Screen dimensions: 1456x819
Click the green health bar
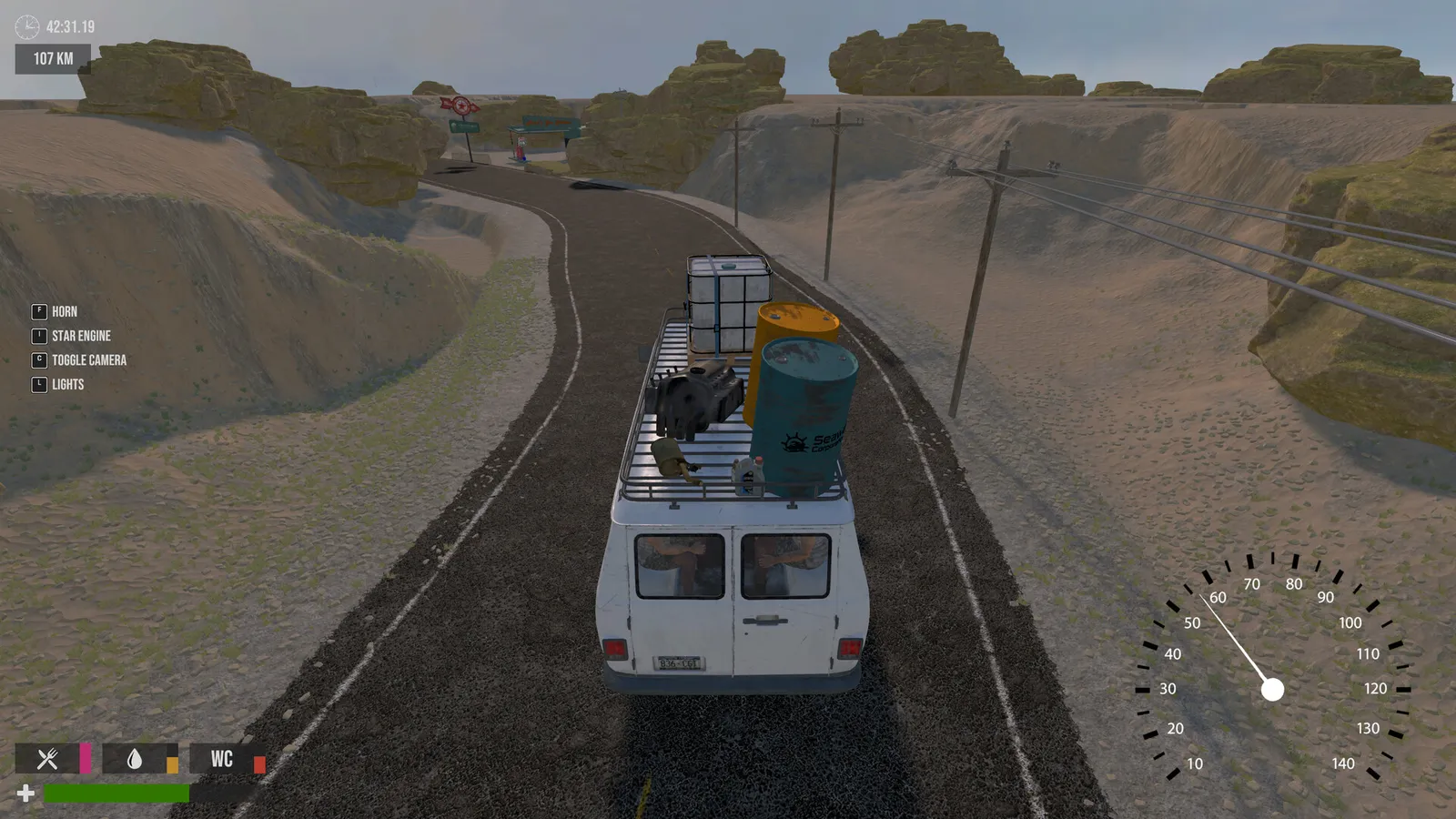tap(118, 791)
